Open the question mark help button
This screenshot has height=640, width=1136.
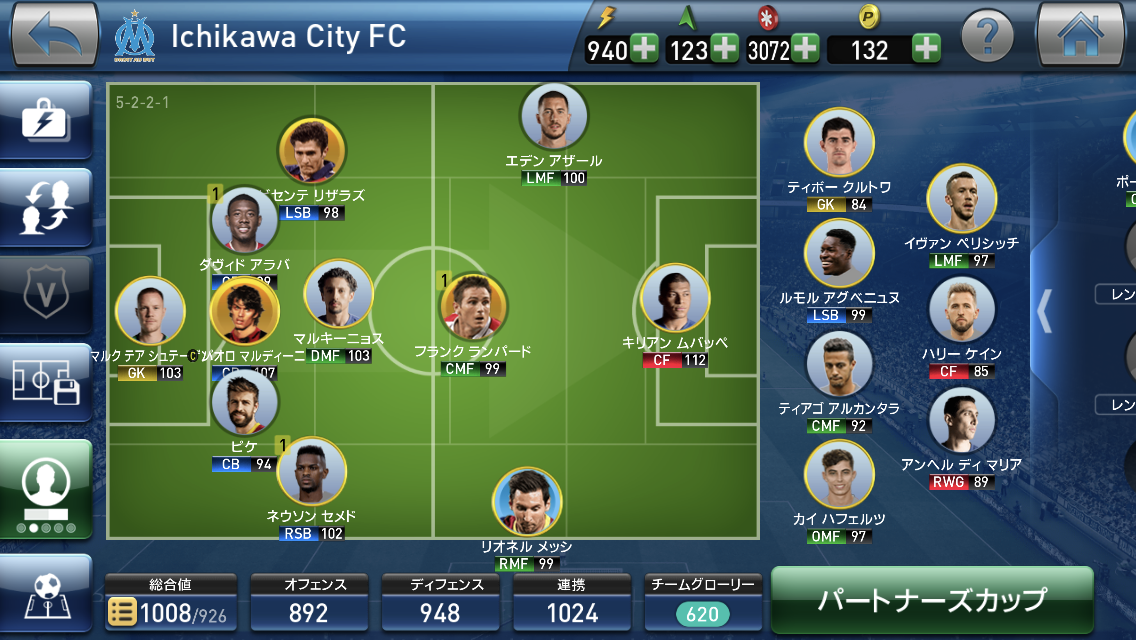[987, 39]
